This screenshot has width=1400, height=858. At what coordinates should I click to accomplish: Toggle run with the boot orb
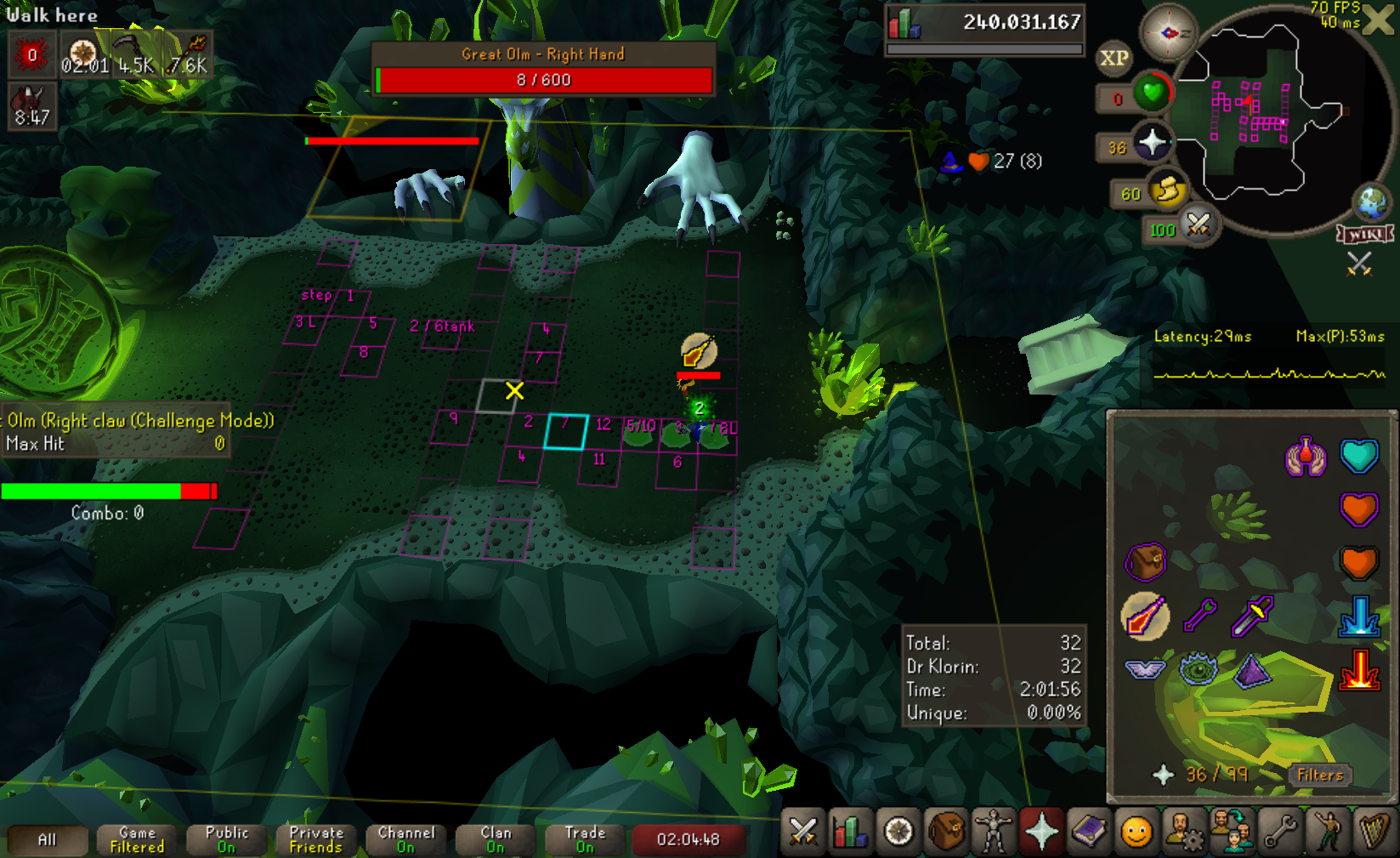click(1168, 191)
